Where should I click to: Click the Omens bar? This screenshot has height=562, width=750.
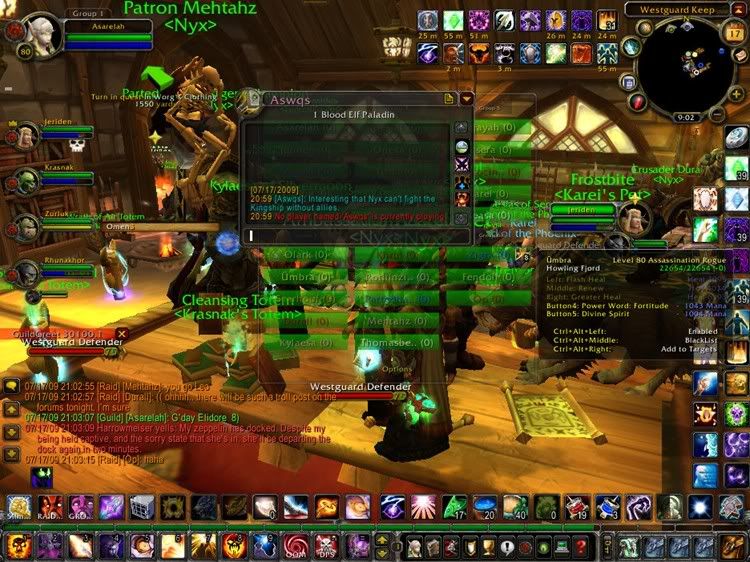click(150, 227)
